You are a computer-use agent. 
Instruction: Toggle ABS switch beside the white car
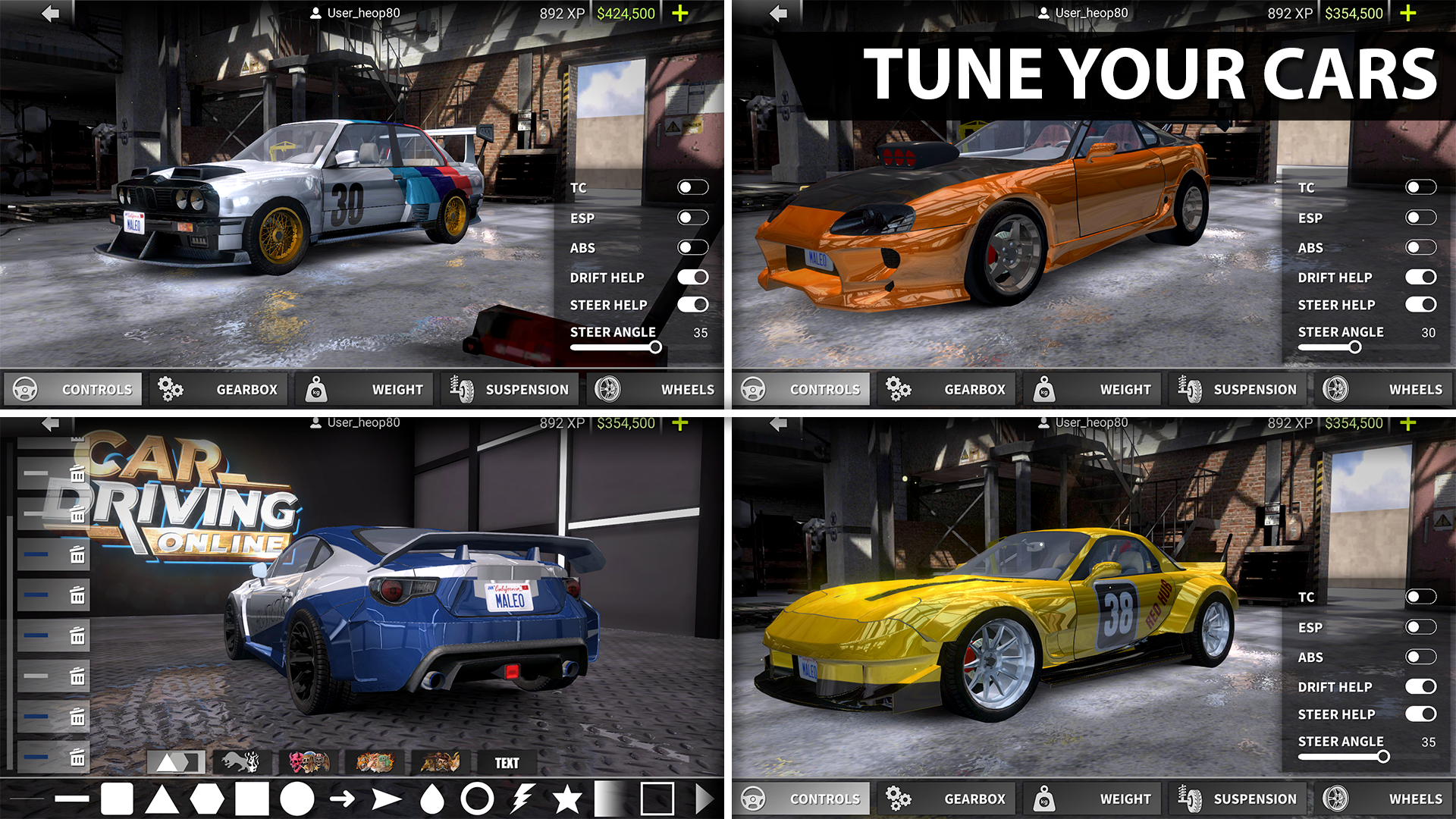(x=692, y=247)
